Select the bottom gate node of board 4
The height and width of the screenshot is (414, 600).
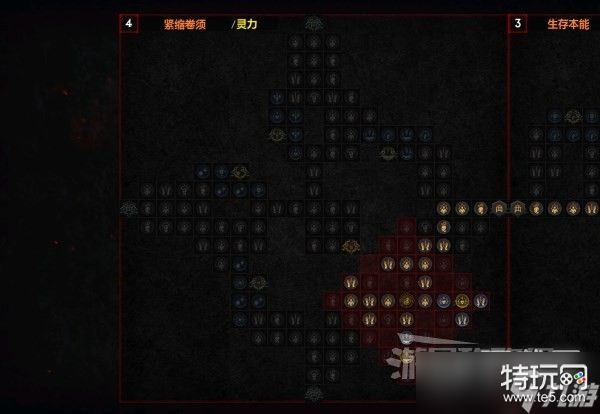click(314, 393)
